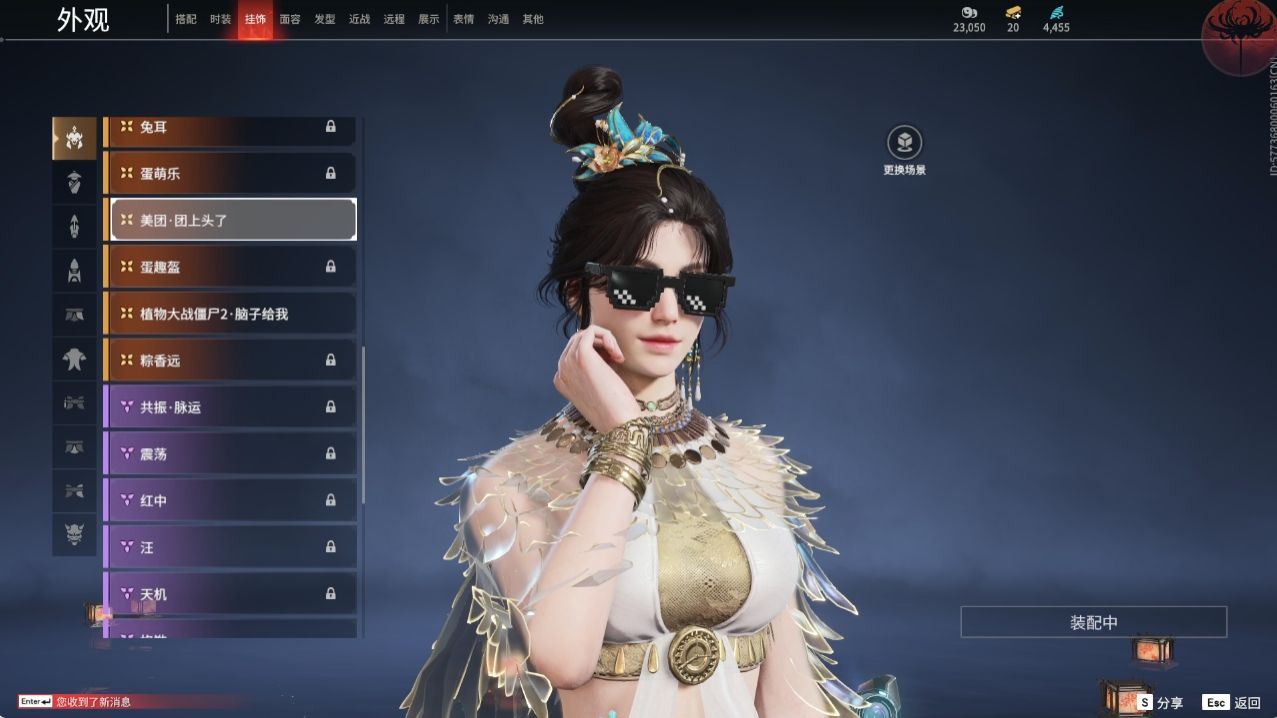Click the 装配中 equip button
This screenshot has width=1277, height=718.
(1093, 622)
